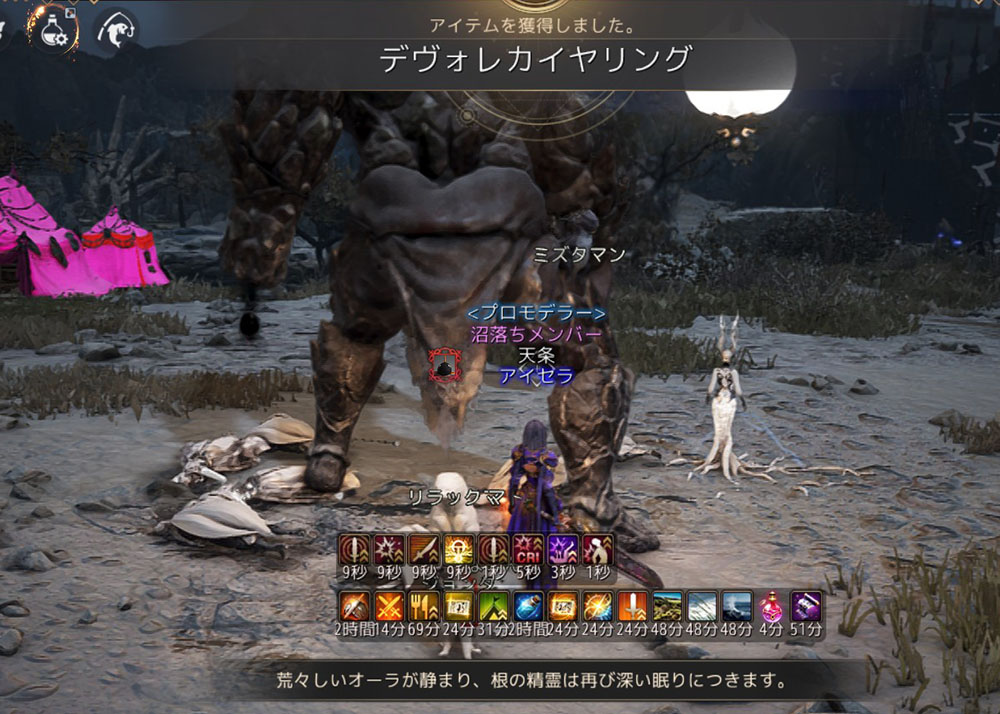Select the pink elixir buff icon
Viewport: 1000px width, 714px height.
[x=772, y=606]
